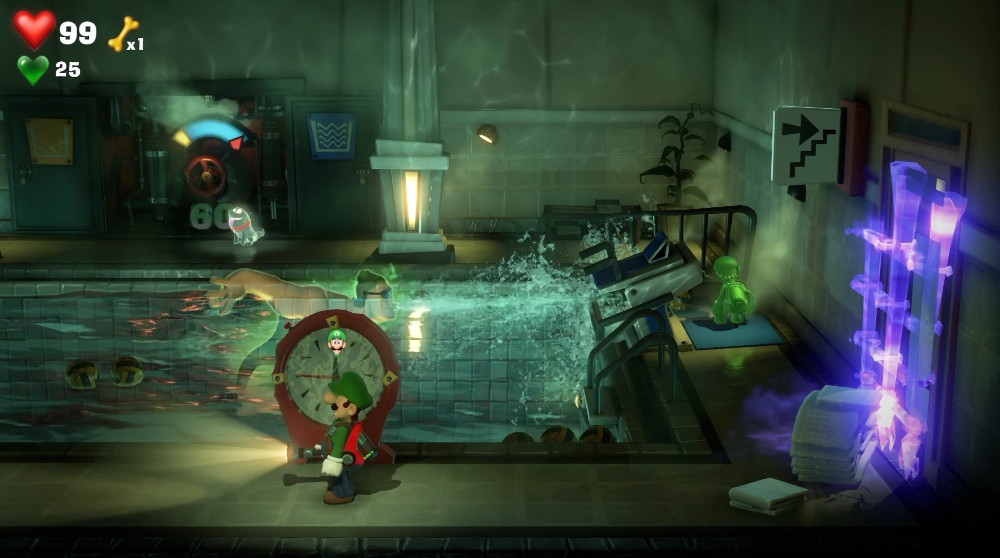The height and width of the screenshot is (558, 1000).
Task: Click Gooigi's green heart icon
Action: click(x=33, y=69)
